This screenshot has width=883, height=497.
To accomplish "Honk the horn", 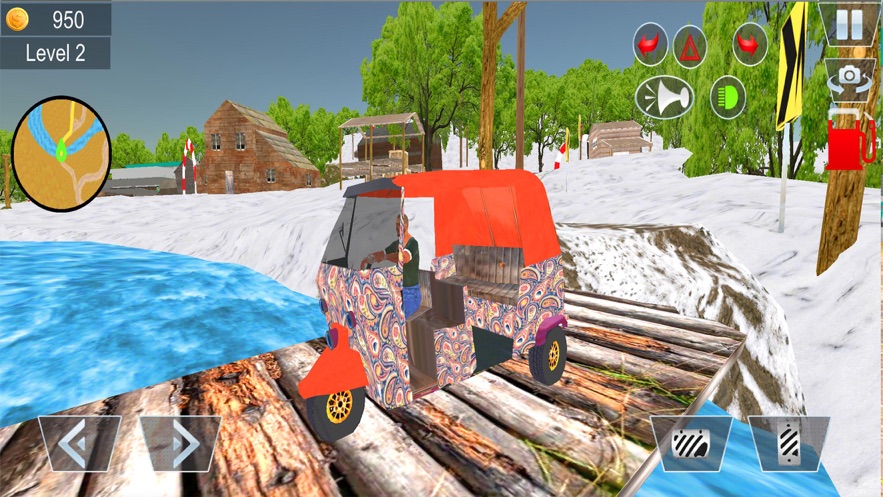I will tap(663, 97).
